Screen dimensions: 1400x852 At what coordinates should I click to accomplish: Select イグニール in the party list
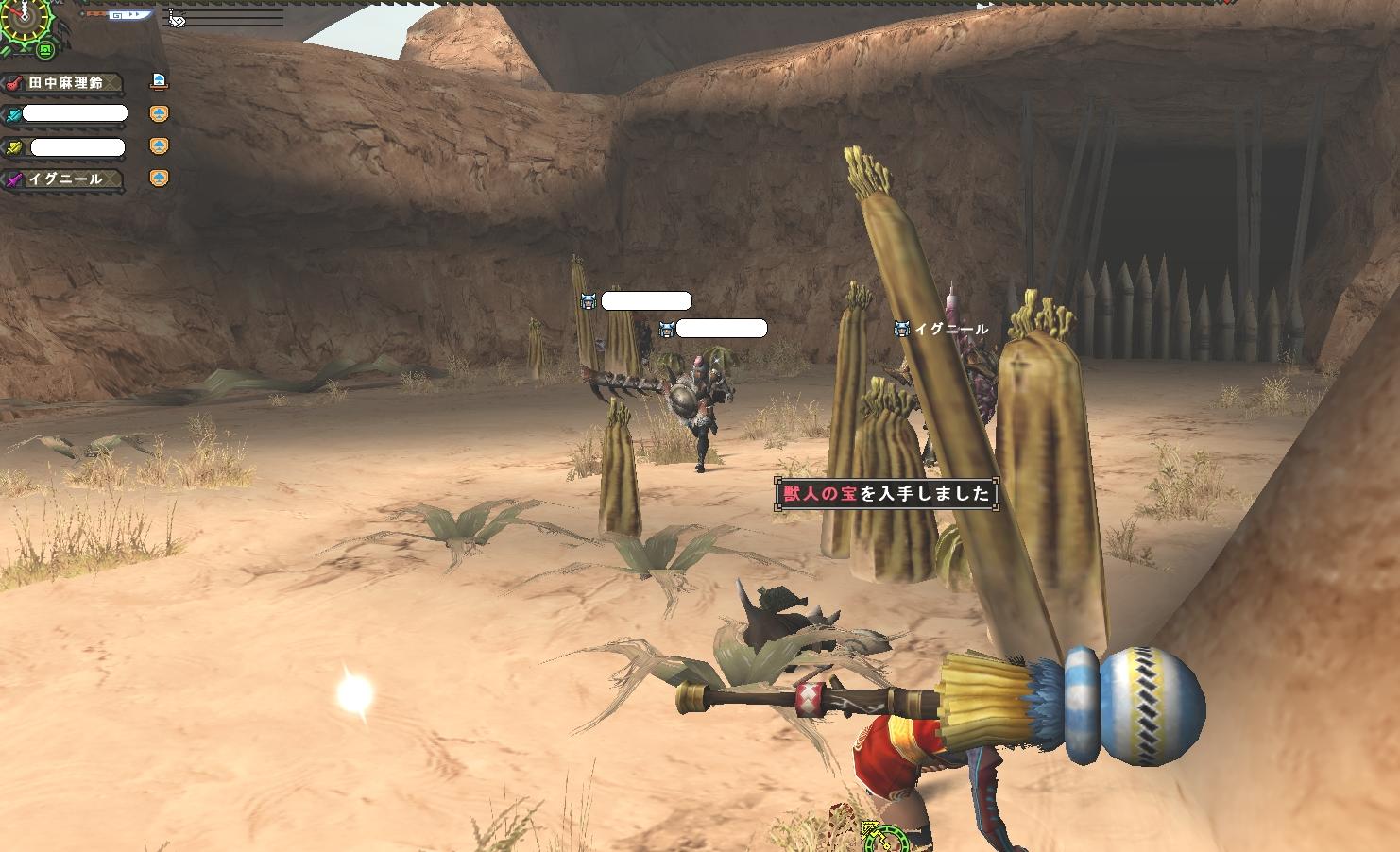64,179
